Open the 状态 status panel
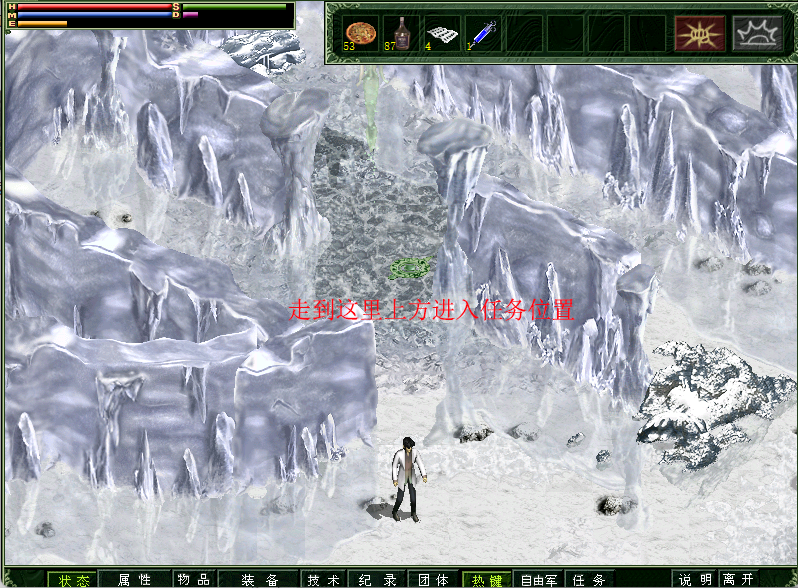Image resolution: width=798 pixels, height=588 pixels. coord(72,579)
